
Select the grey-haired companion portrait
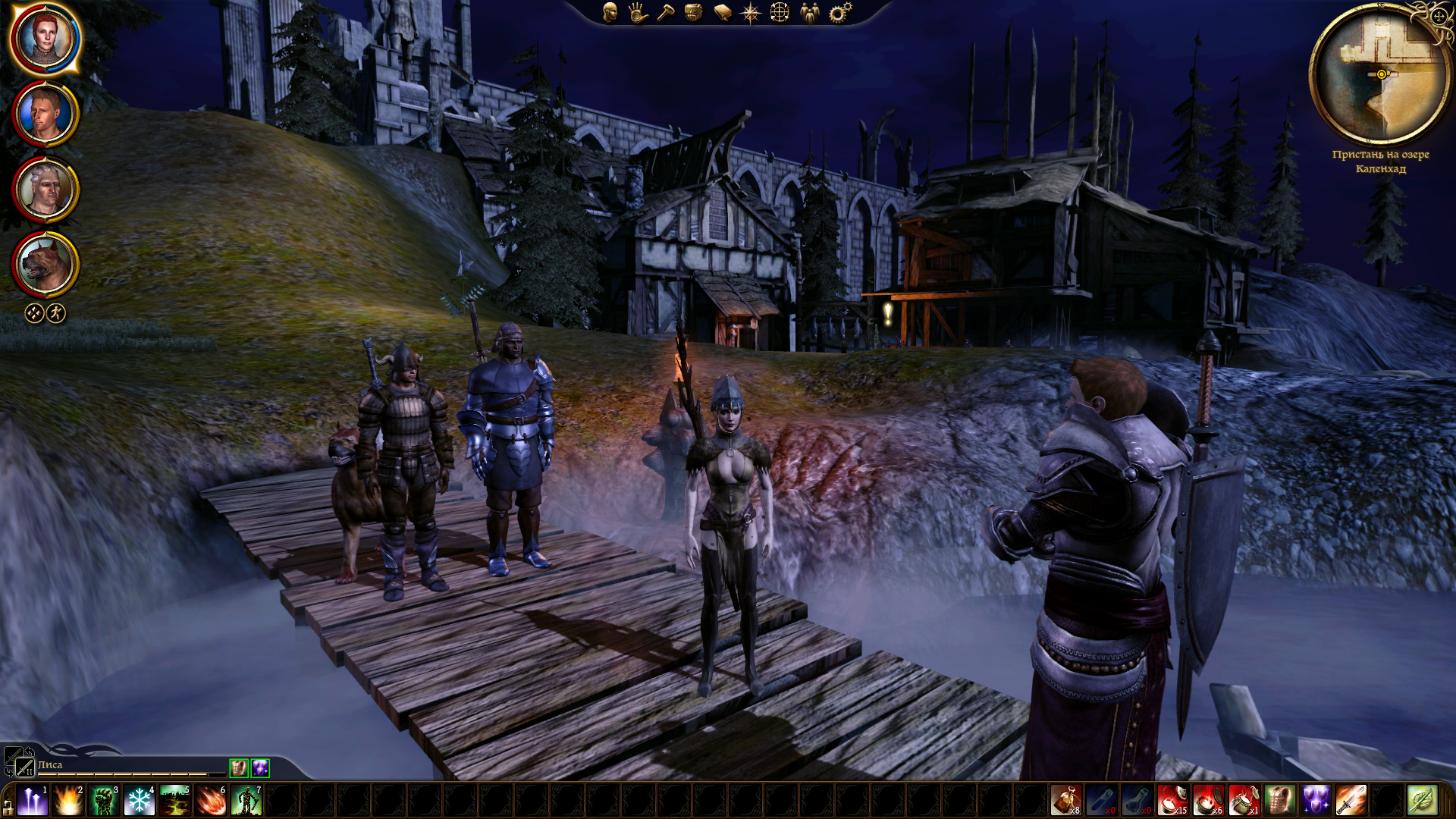click(45, 189)
